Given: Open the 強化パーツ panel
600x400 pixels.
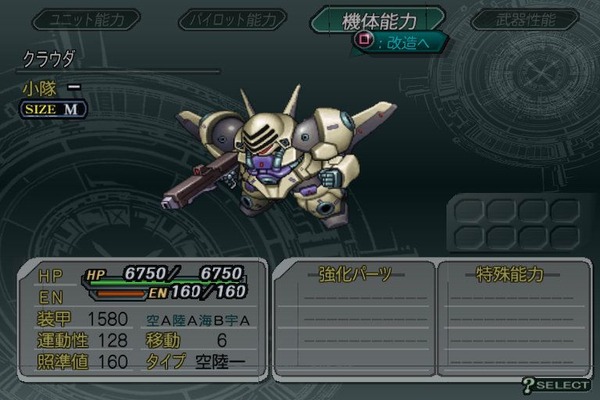Looking at the screenshot, I should pos(354,273).
